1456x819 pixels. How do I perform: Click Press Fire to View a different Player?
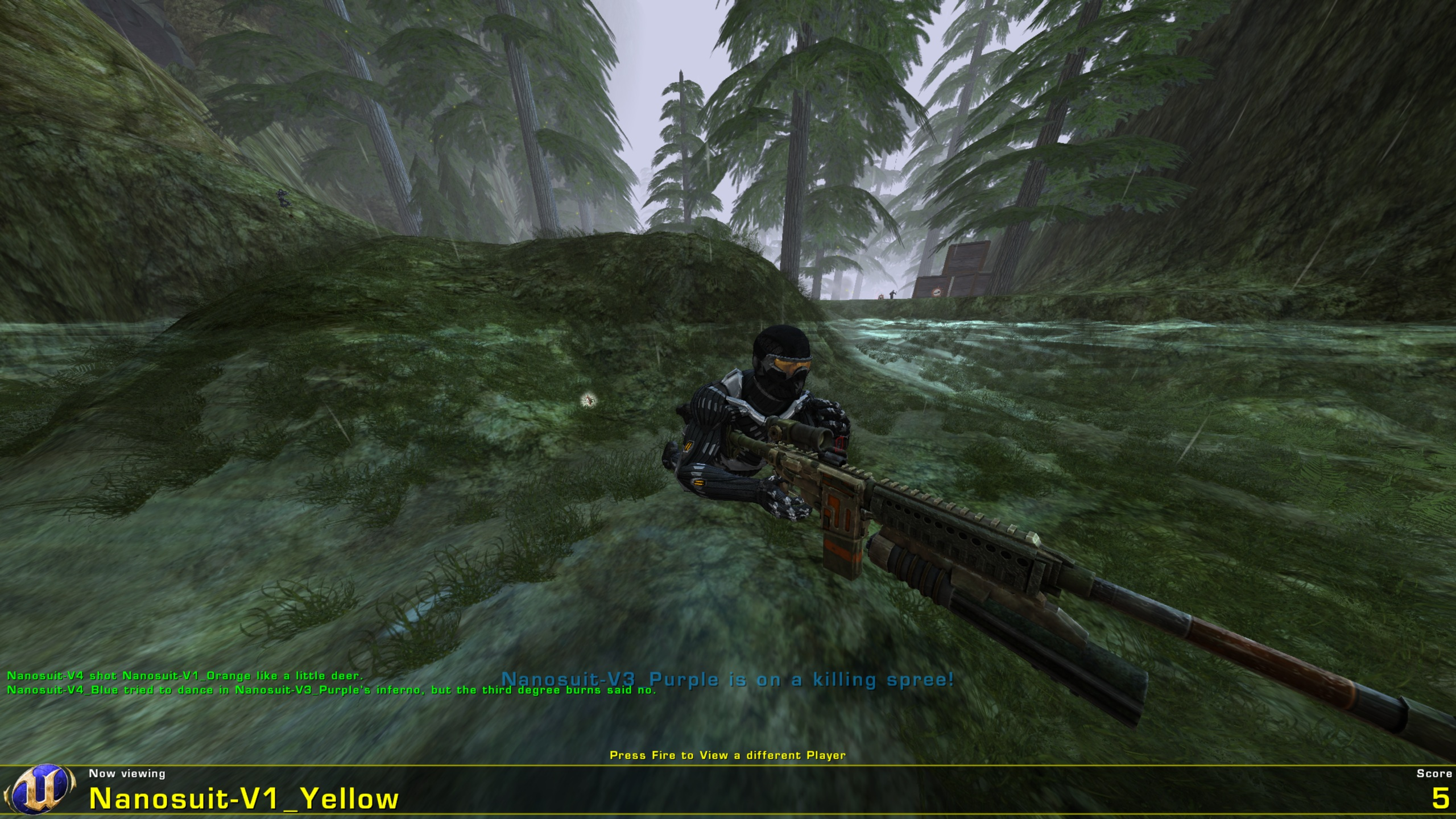(728, 755)
